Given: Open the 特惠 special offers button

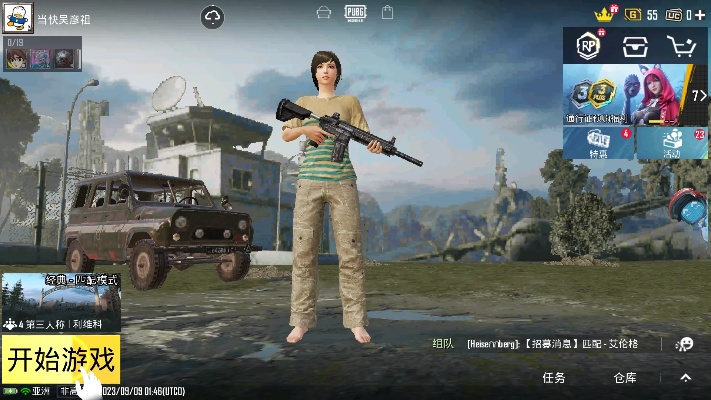Looking at the screenshot, I should [599, 144].
